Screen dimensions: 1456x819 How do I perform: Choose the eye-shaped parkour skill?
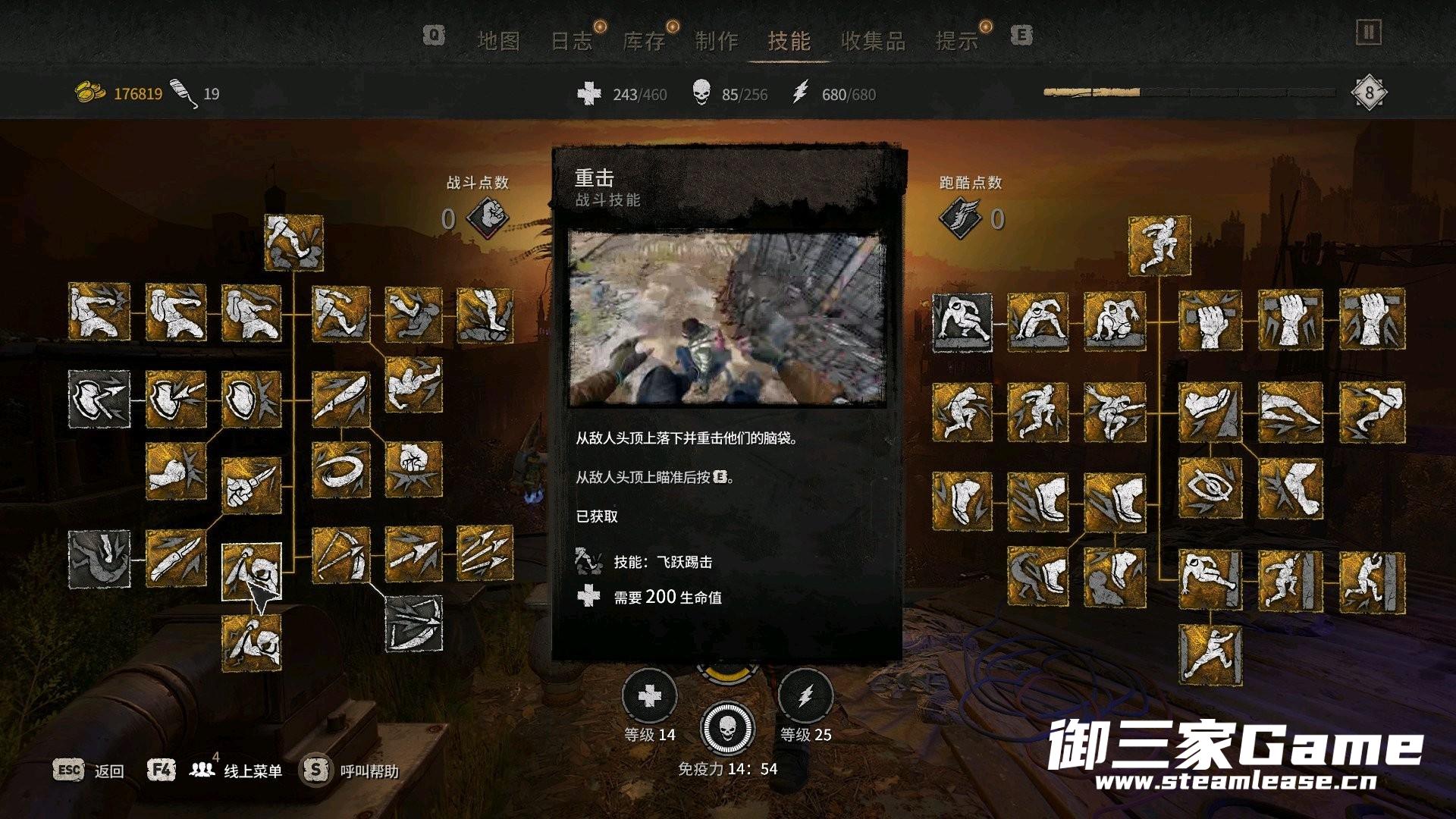click(x=1210, y=488)
